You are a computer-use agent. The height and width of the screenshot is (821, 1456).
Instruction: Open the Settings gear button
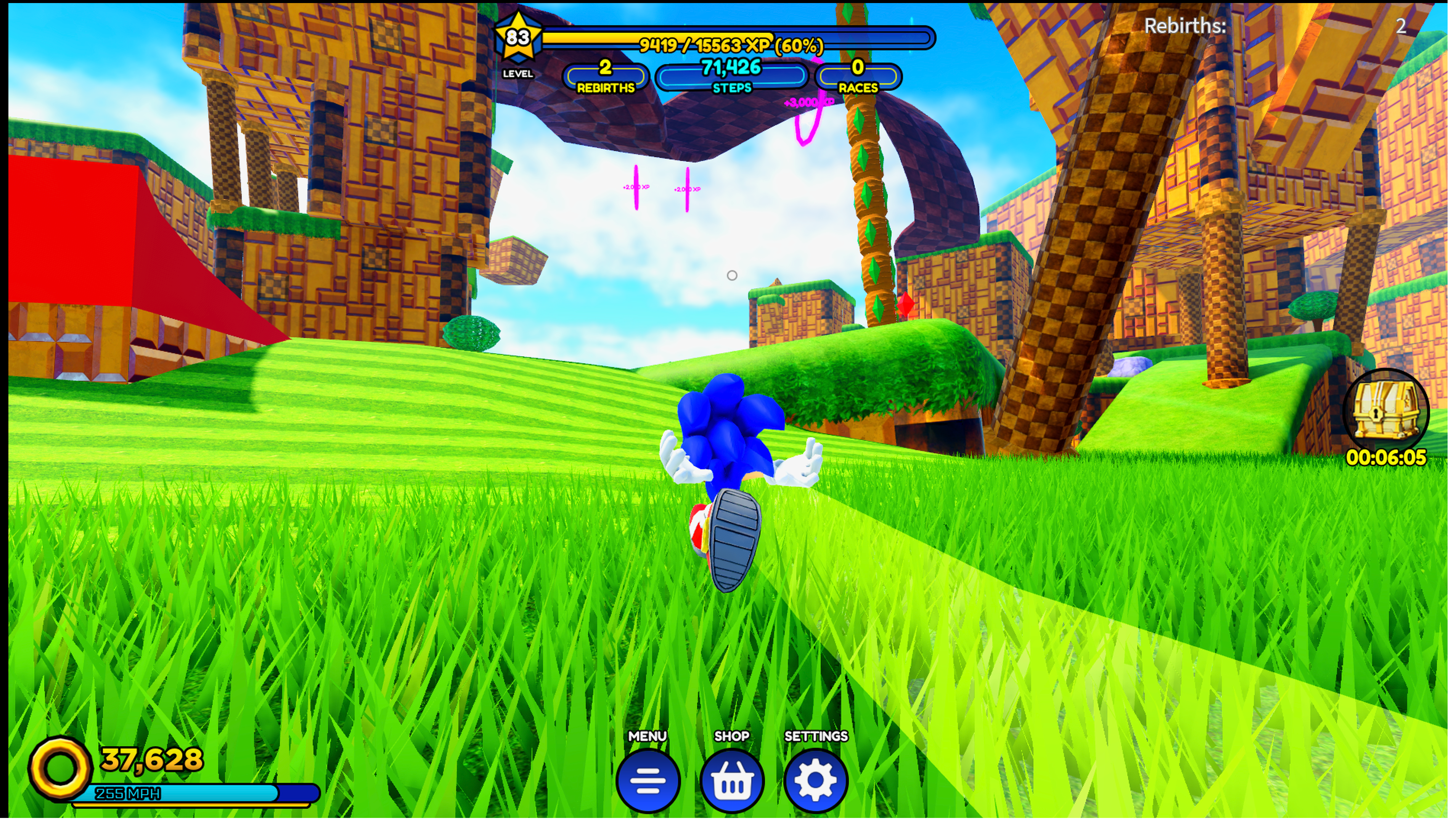[816, 780]
